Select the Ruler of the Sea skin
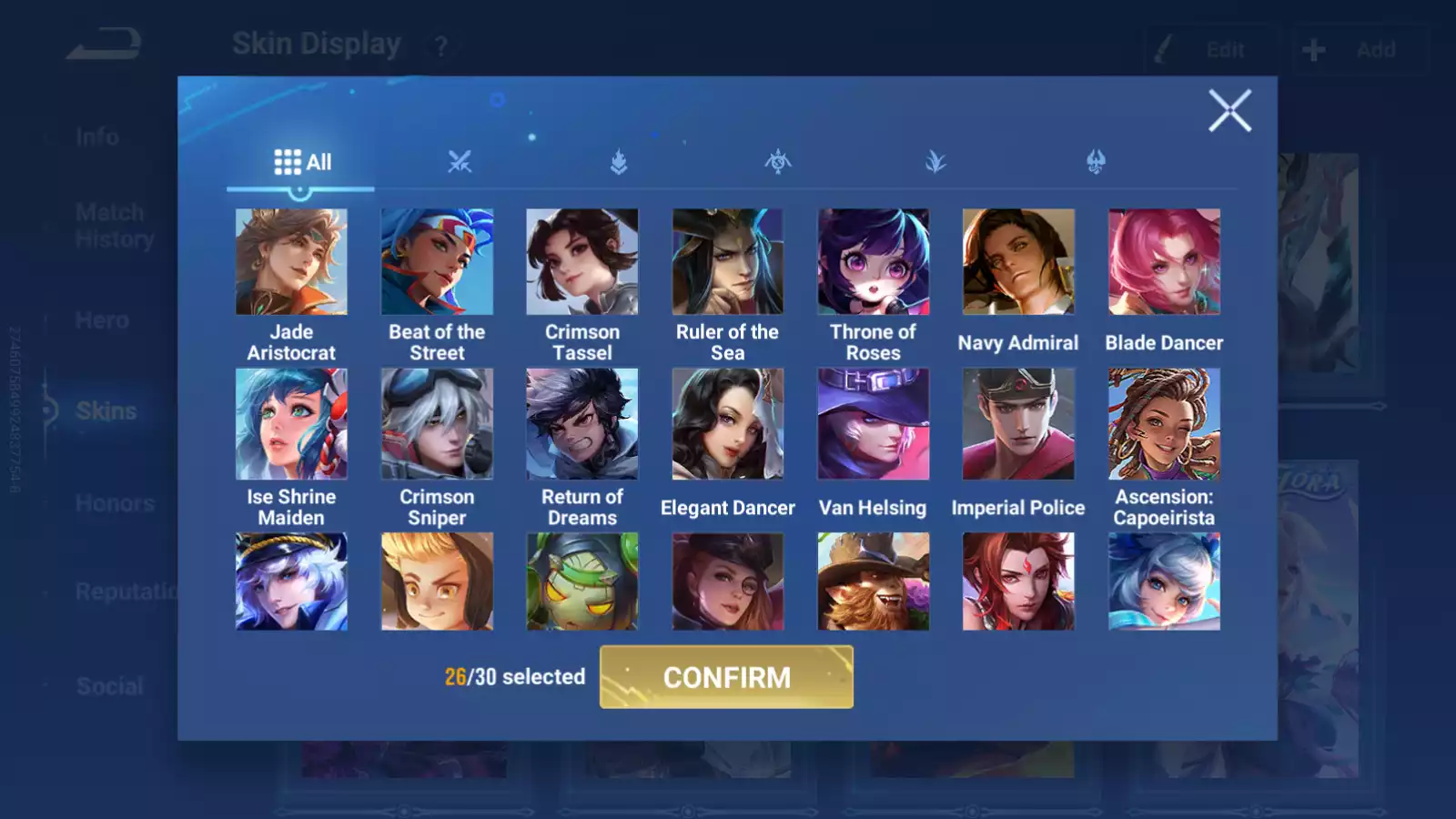1456x819 pixels. pyautogui.click(x=727, y=262)
